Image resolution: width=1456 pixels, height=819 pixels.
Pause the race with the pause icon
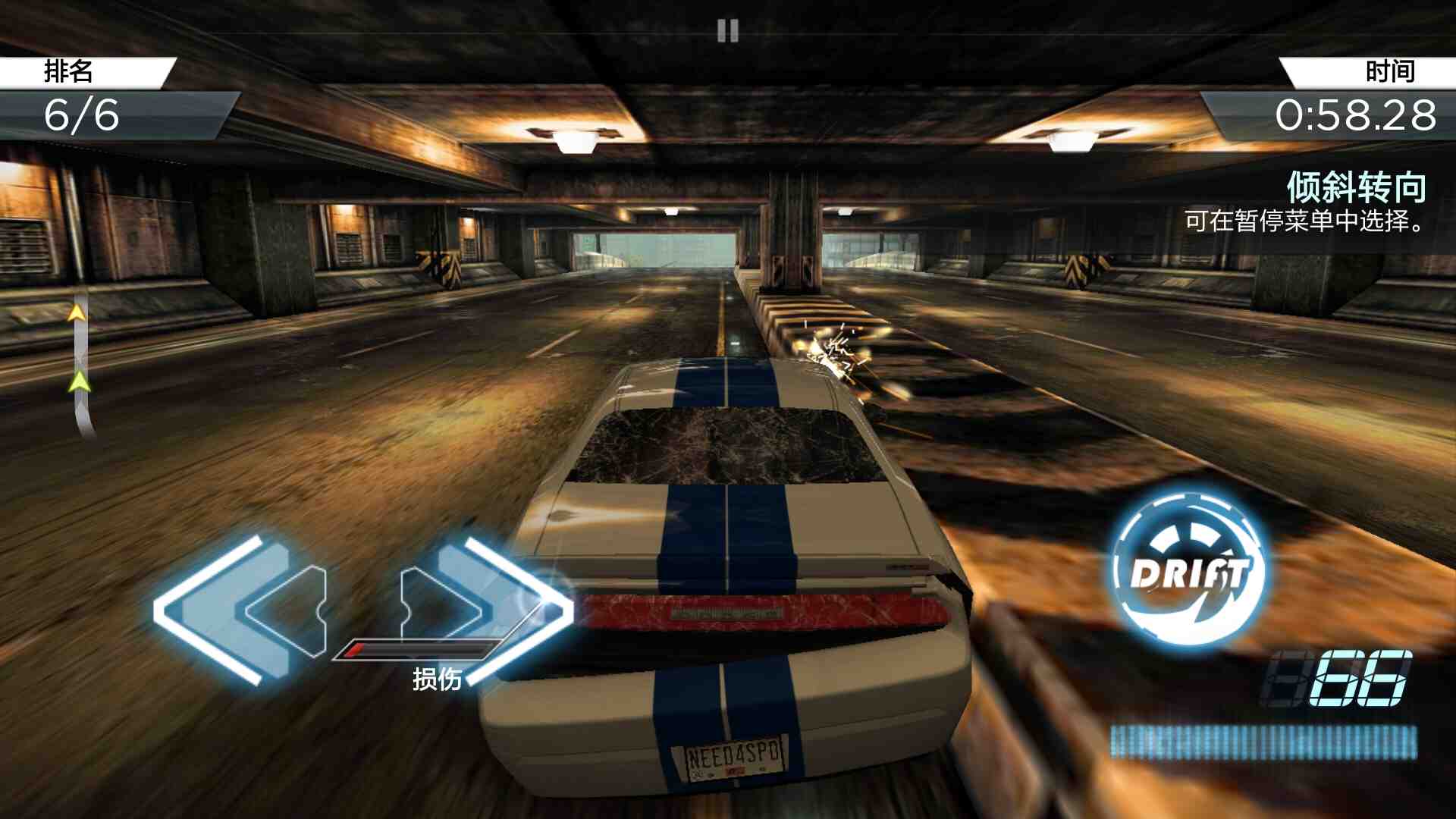coord(727,31)
